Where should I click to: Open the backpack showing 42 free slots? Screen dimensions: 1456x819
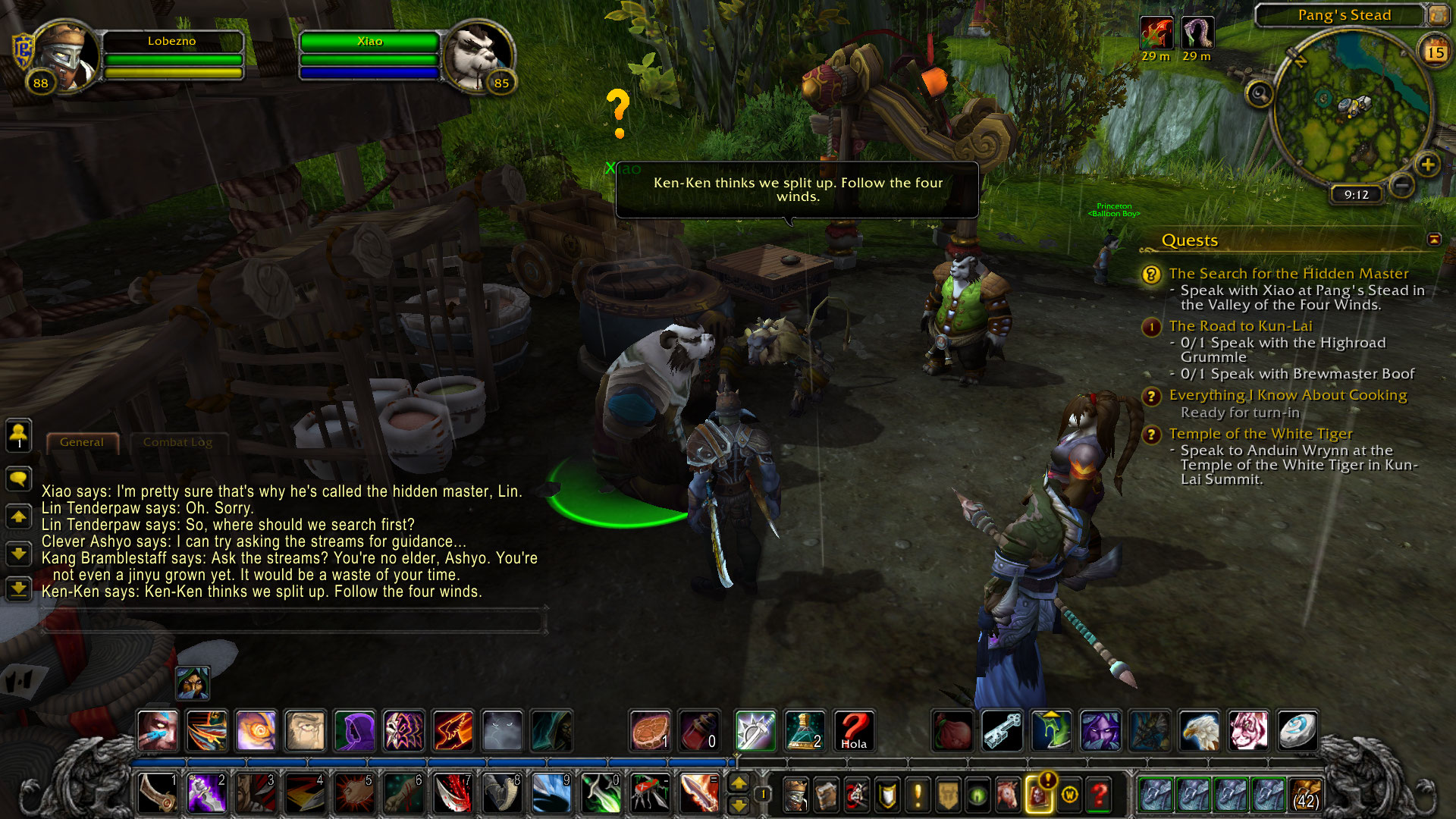1305,795
